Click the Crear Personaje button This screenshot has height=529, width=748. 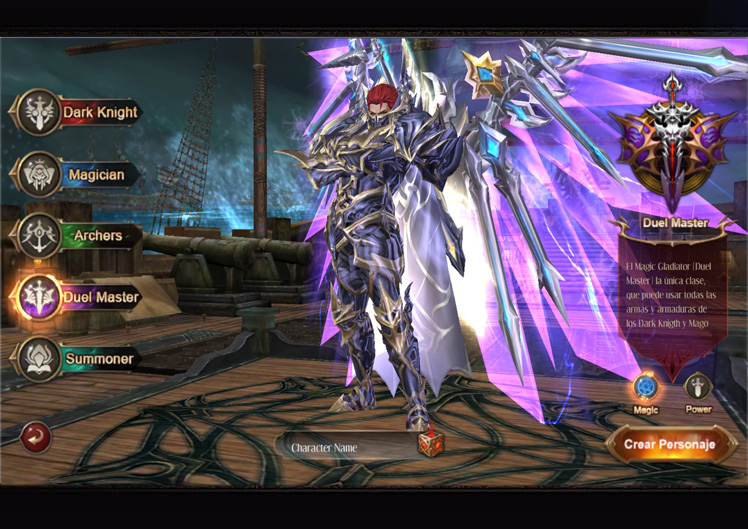point(670,444)
